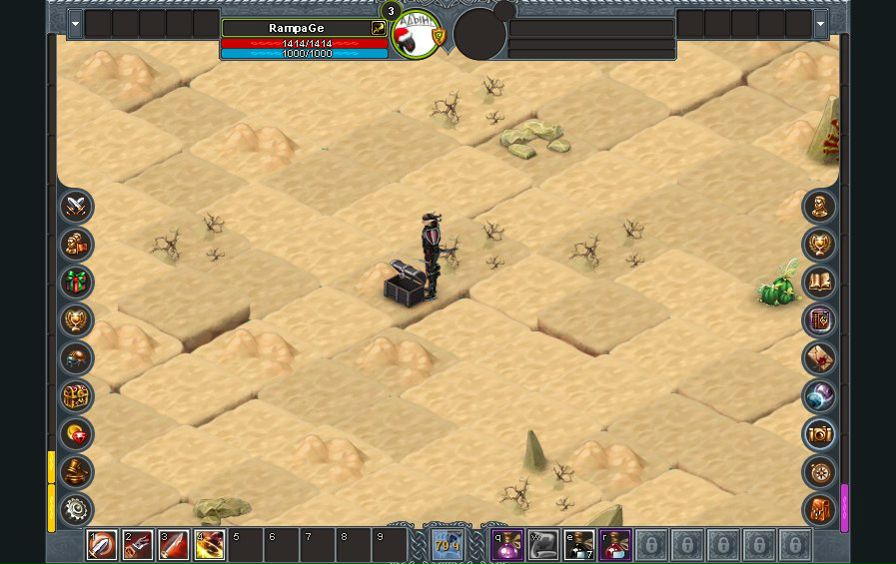The image size is (896, 564).
Task: Open the glowing orbs icon
Action: 819,396
